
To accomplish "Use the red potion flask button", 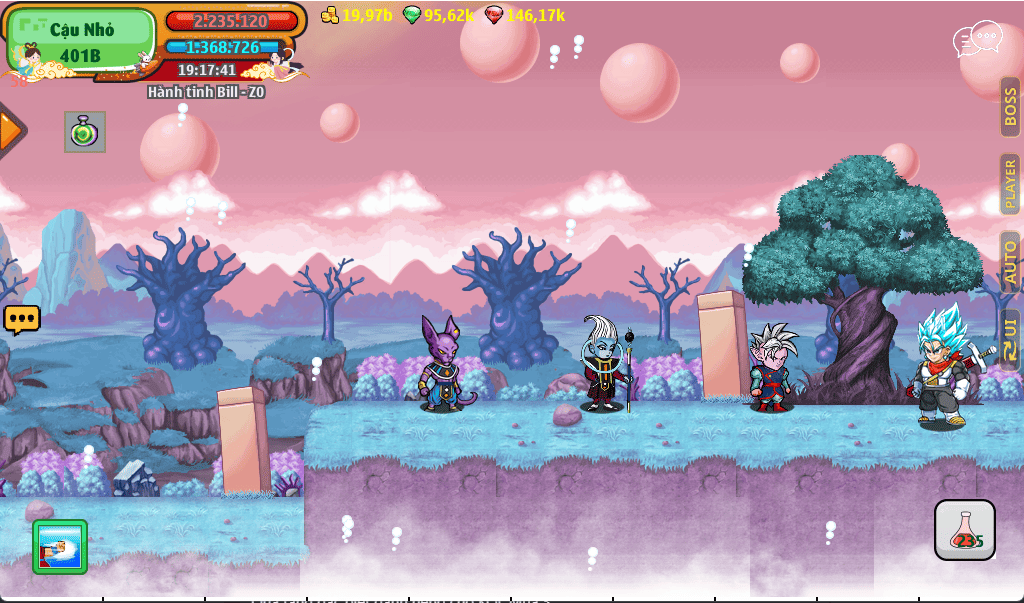I will [x=965, y=530].
